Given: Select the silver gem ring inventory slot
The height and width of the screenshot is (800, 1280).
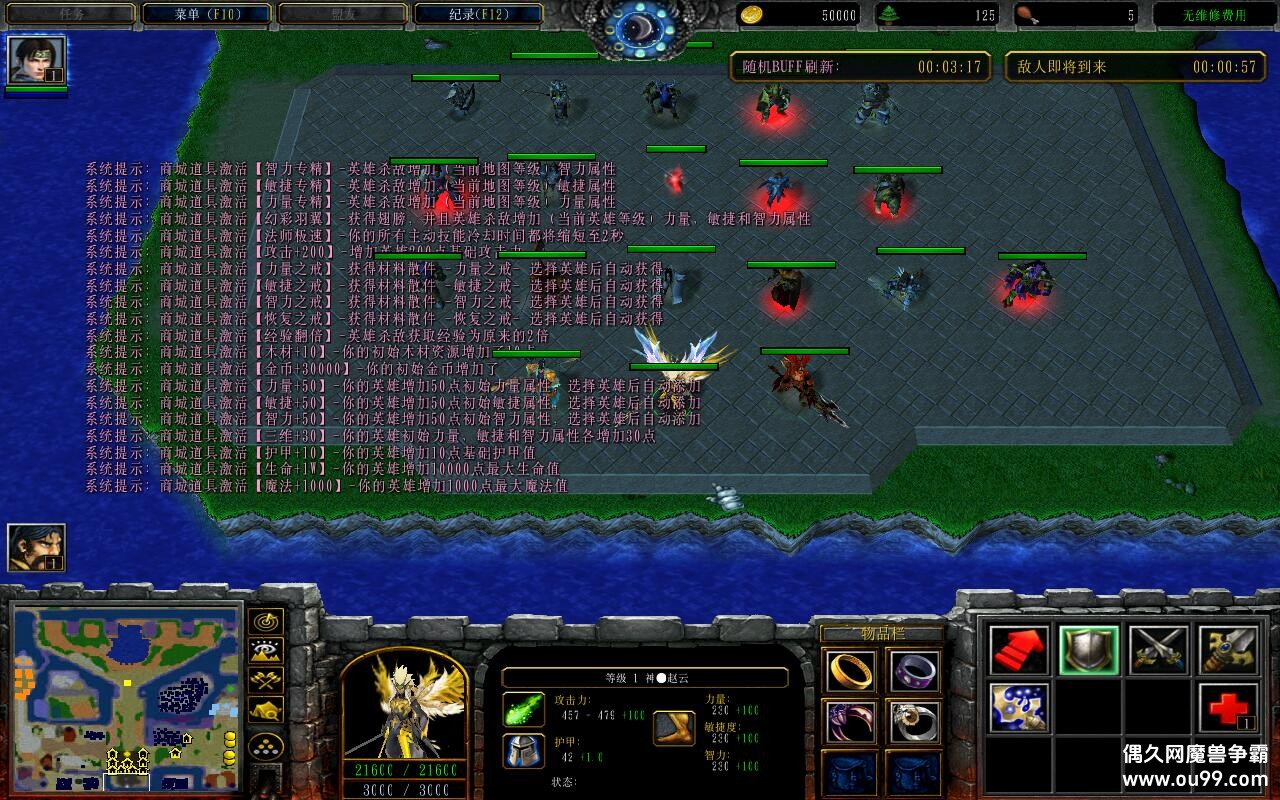Looking at the screenshot, I should [x=913, y=721].
